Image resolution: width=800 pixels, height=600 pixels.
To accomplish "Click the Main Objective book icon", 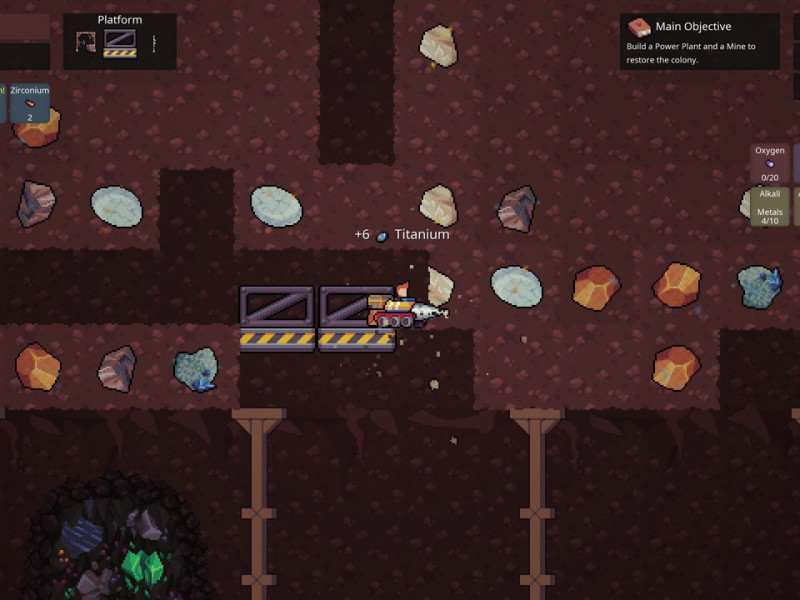I will pos(638,27).
